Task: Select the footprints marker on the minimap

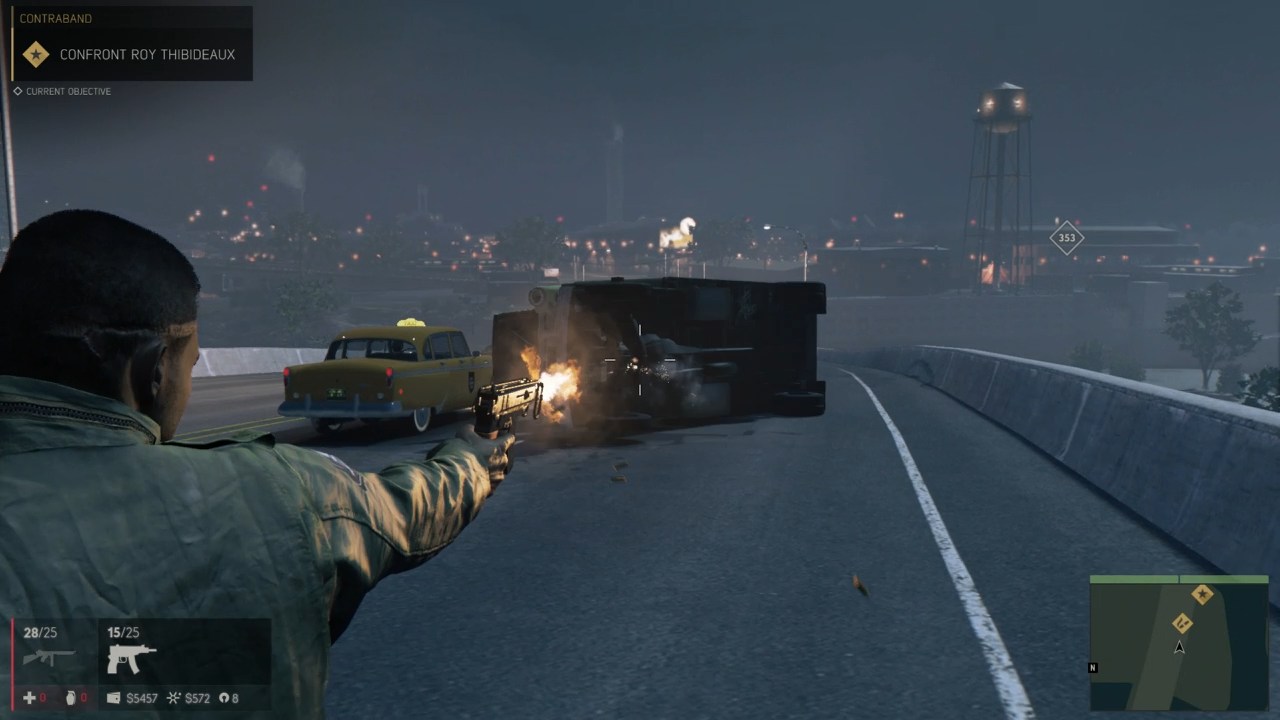Action: 1182,623
